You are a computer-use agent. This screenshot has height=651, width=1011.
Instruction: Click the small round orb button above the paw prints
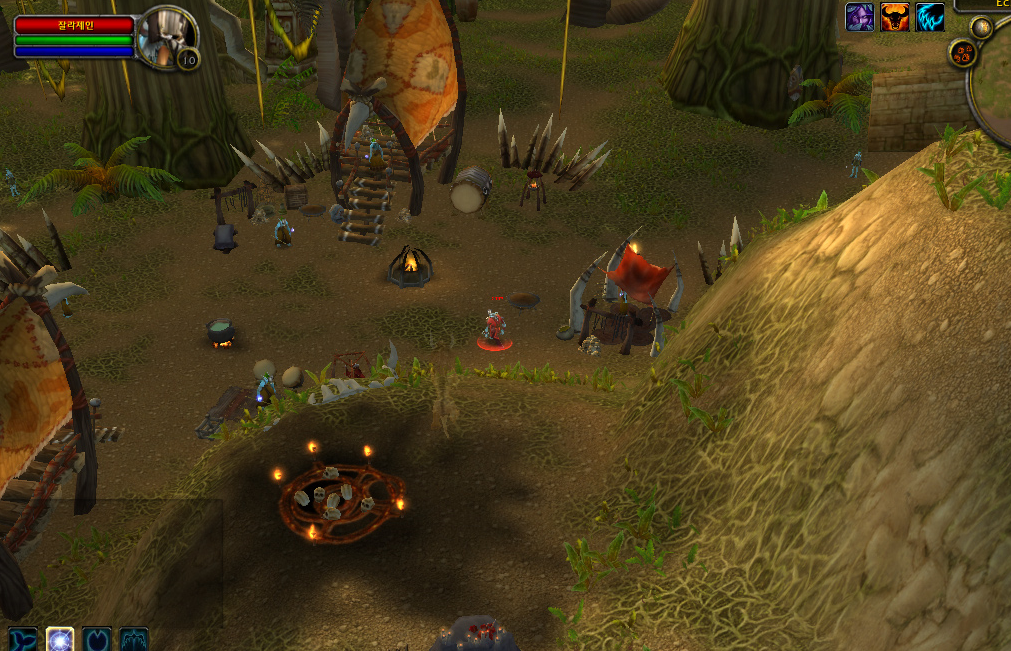[x=981, y=27]
